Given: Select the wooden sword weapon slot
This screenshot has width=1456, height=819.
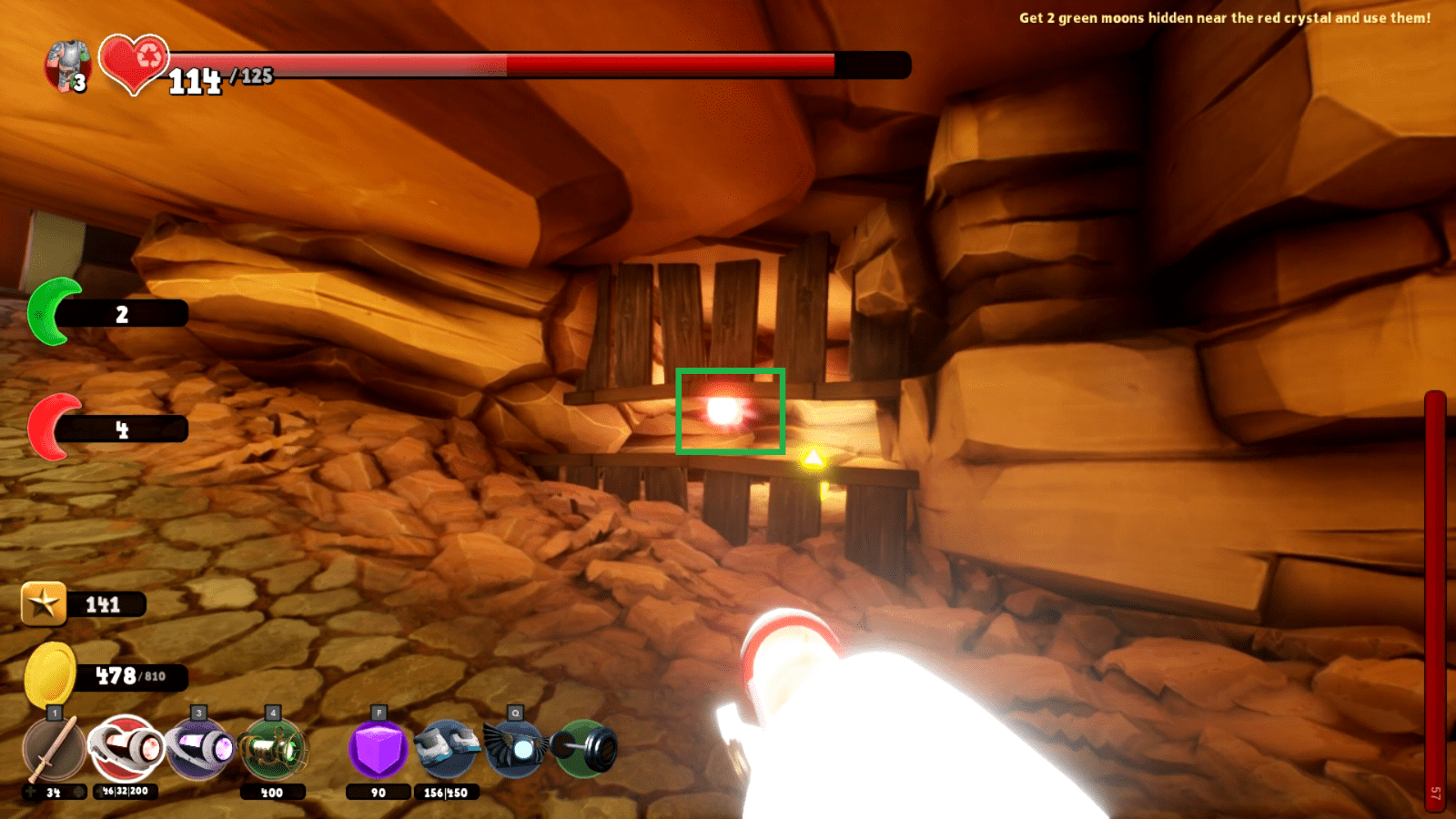Looking at the screenshot, I should point(53,750).
